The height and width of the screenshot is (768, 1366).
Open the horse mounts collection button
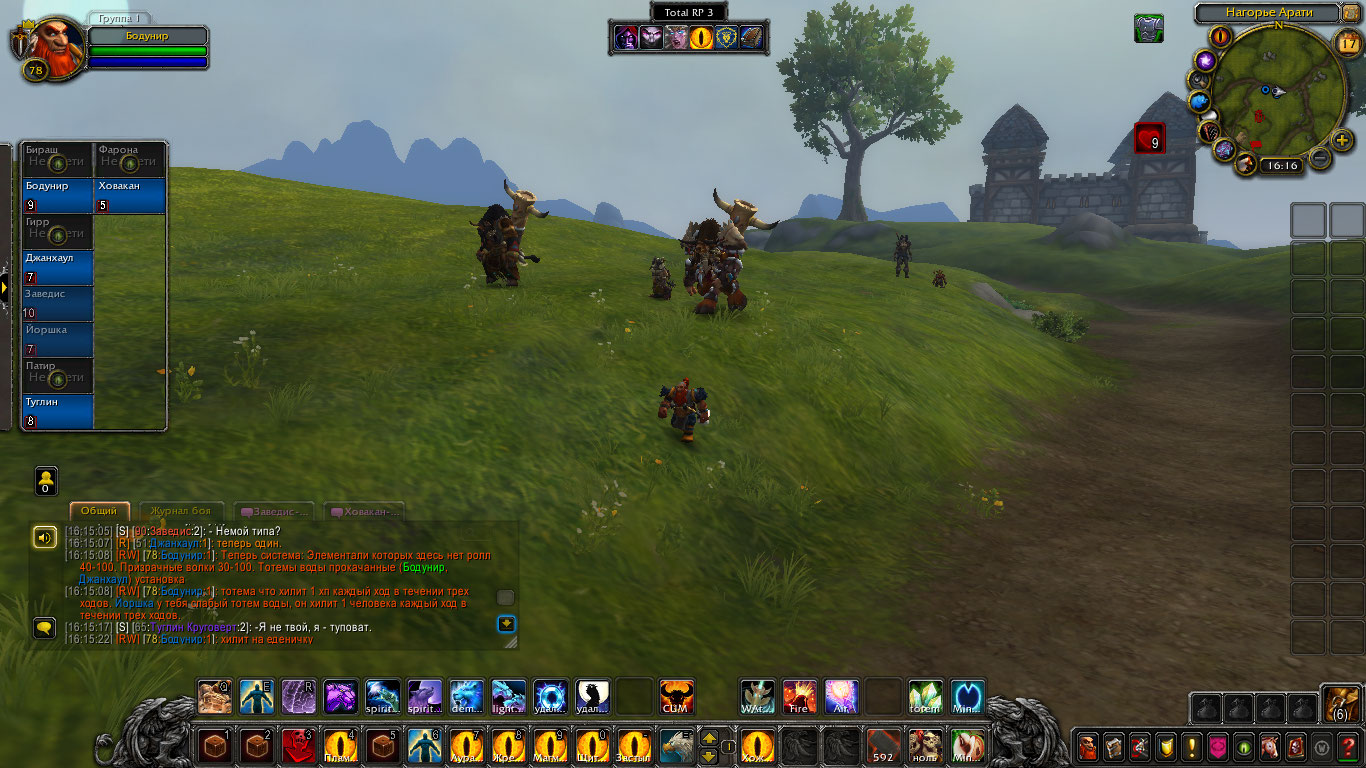tap(1270, 746)
